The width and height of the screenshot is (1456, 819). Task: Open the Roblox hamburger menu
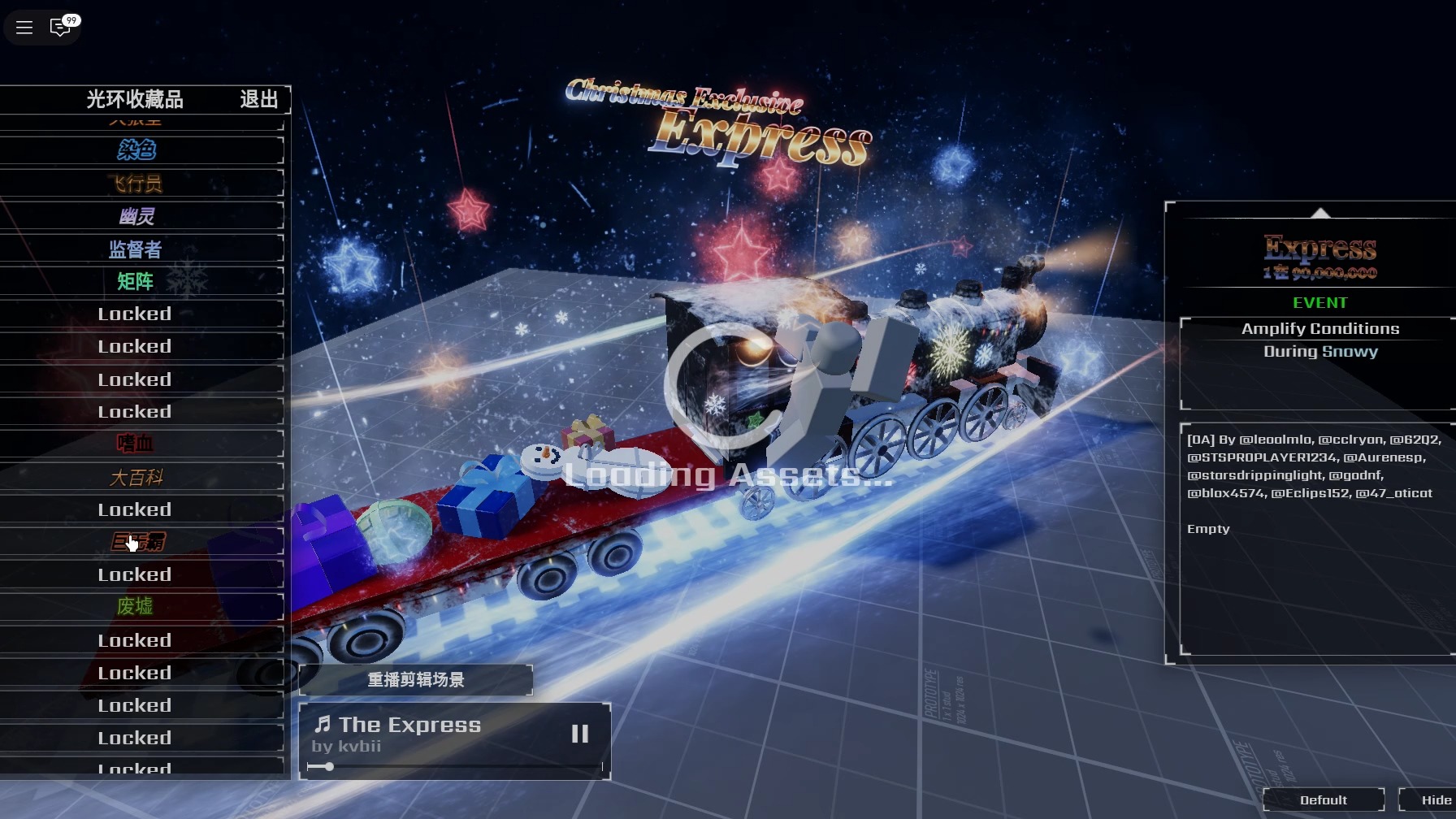24,28
